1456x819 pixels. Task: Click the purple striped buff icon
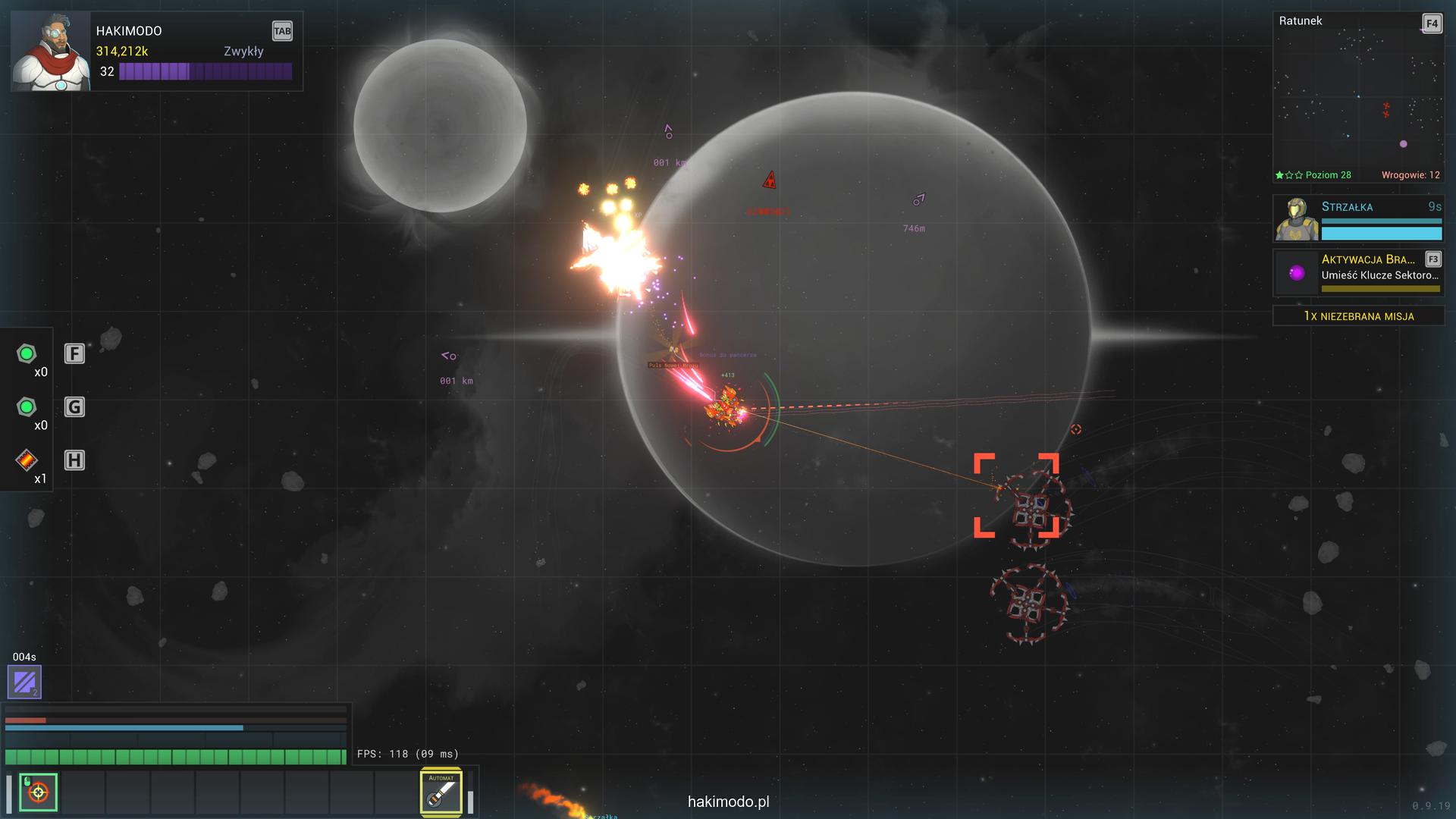[x=24, y=682]
